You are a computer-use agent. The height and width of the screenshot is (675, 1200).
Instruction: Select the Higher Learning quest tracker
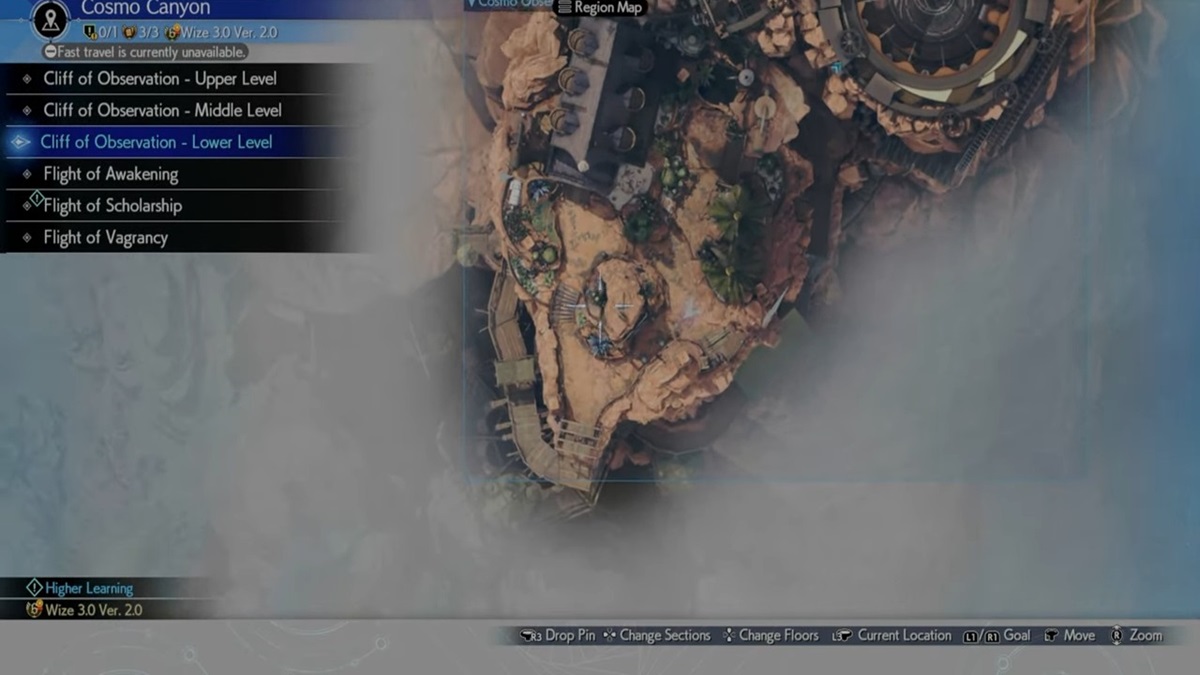(x=88, y=588)
